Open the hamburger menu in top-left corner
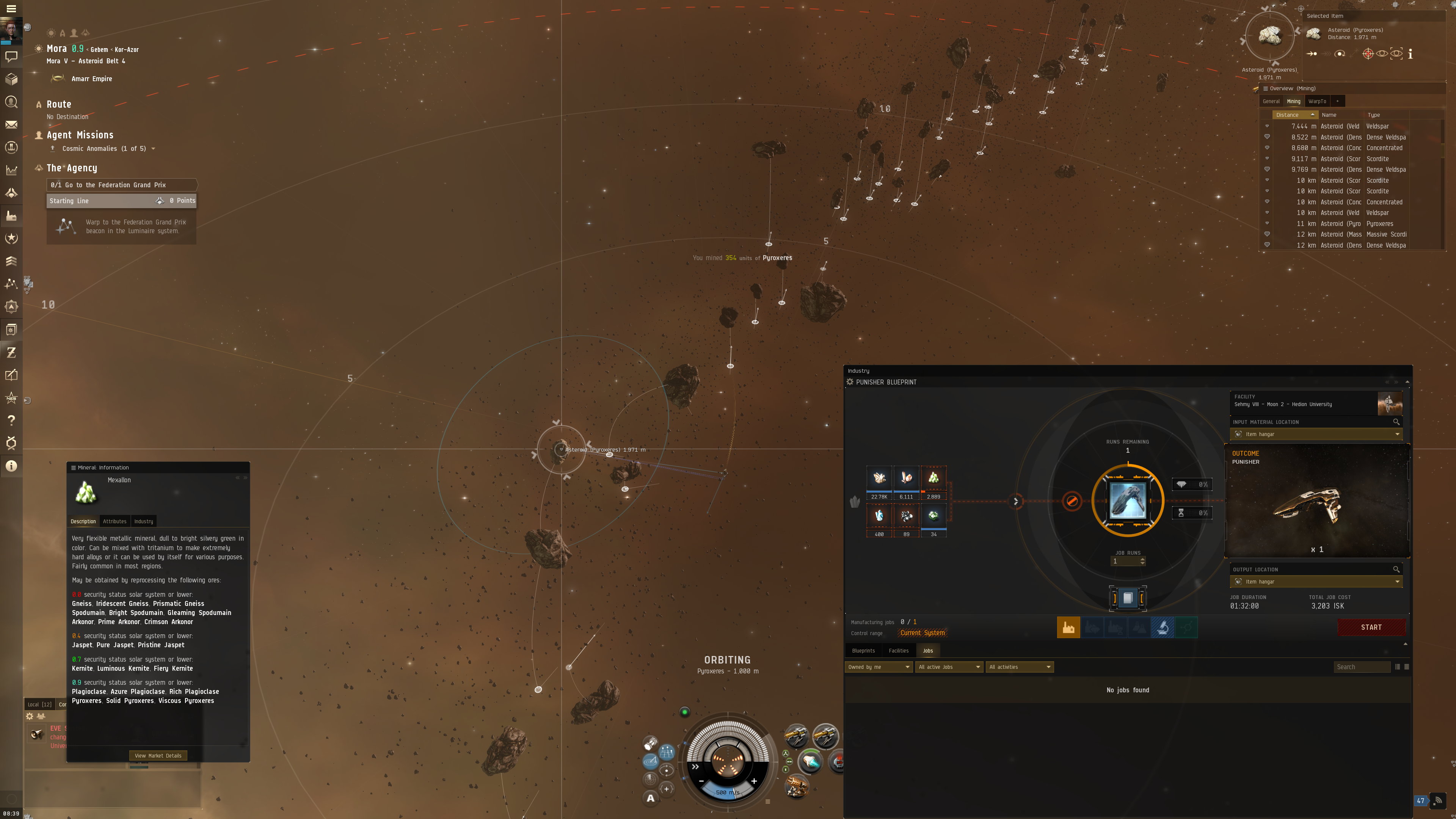This screenshot has width=1456, height=819. 11,8
